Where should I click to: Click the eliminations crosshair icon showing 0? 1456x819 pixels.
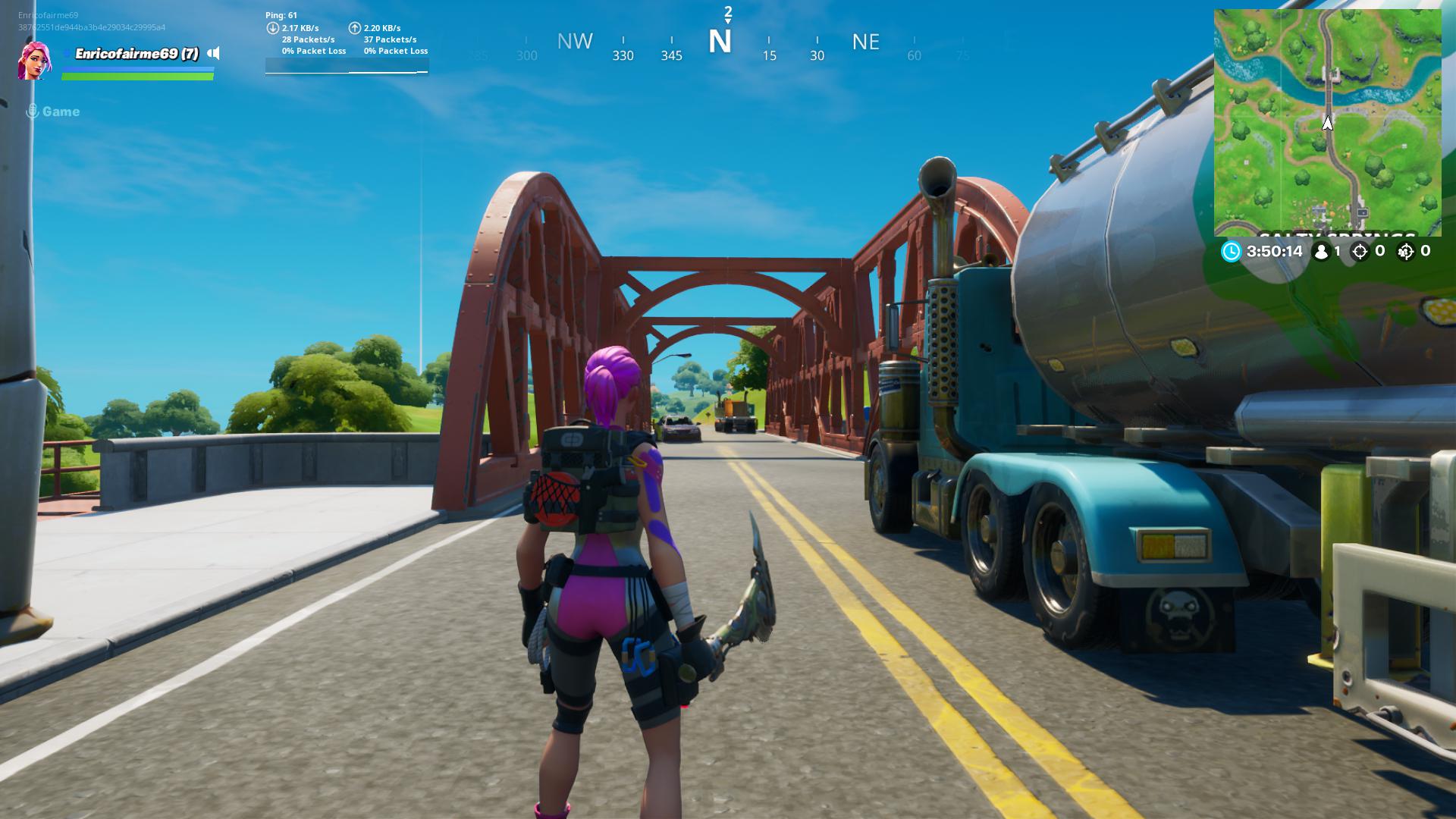point(1361,251)
